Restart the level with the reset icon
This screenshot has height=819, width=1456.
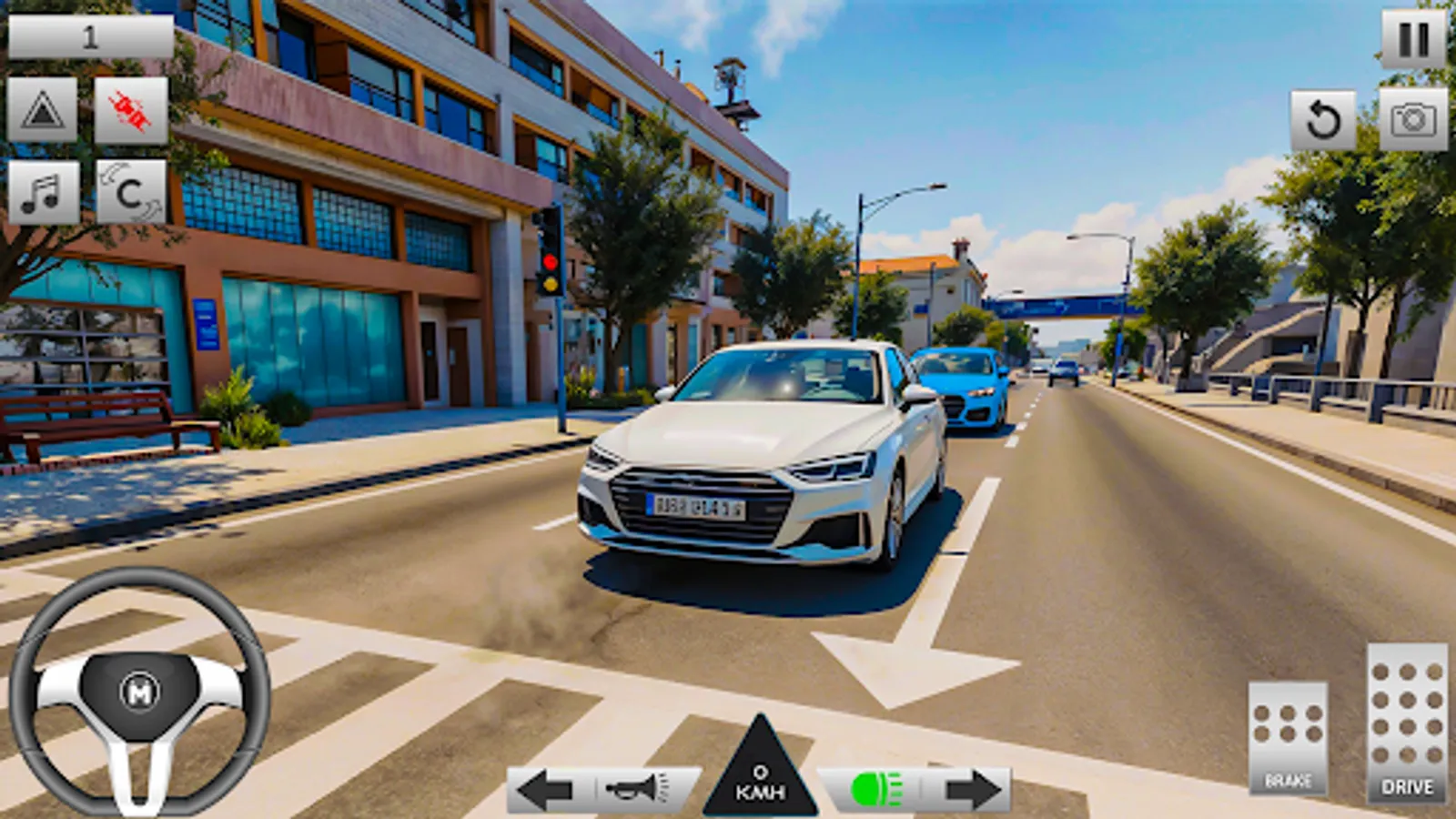pos(1324,120)
